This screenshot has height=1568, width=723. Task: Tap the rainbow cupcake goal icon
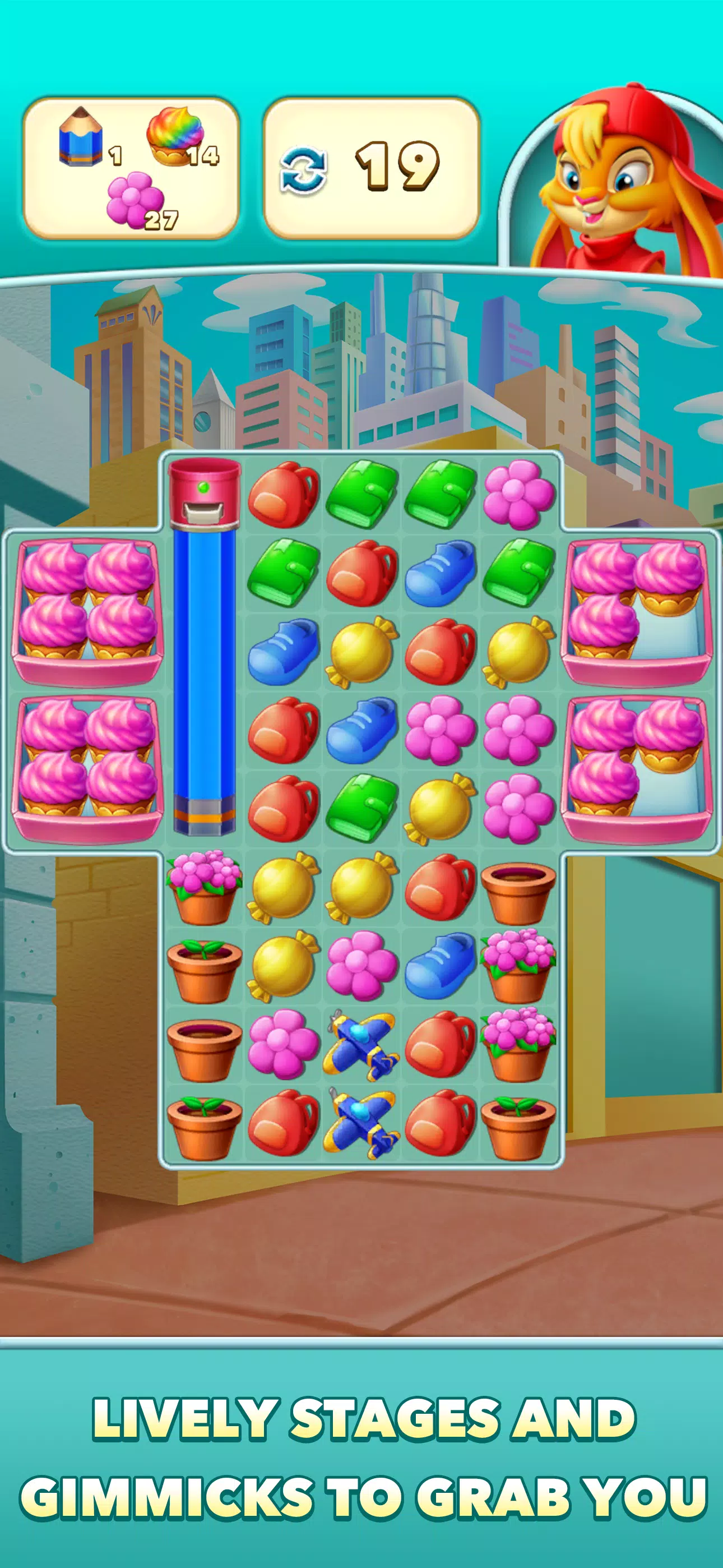(177, 133)
